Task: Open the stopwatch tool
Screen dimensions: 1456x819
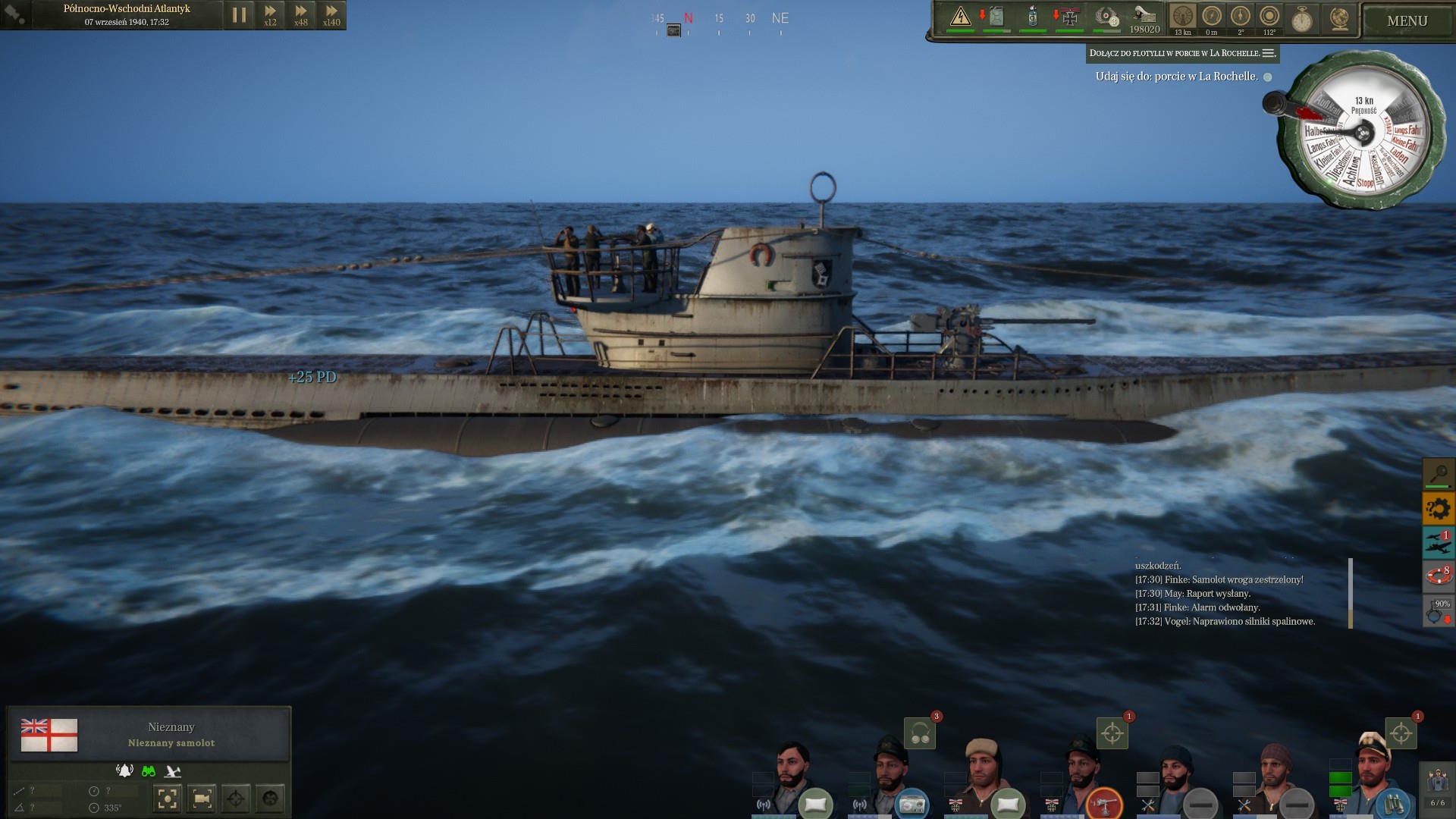Action: [1301, 19]
